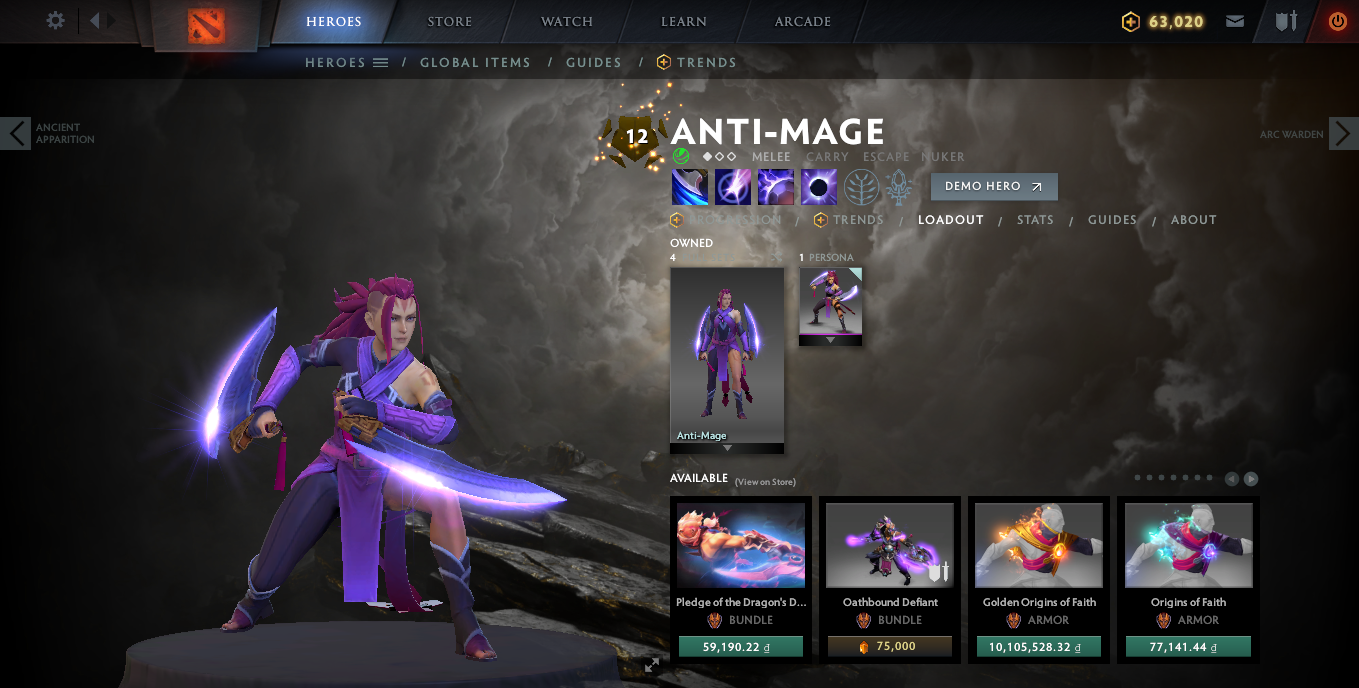Viewport: 1359px width, 688px height.
Task: Open the settings gear icon
Action: pyautogui.click(x=56, y=21)
